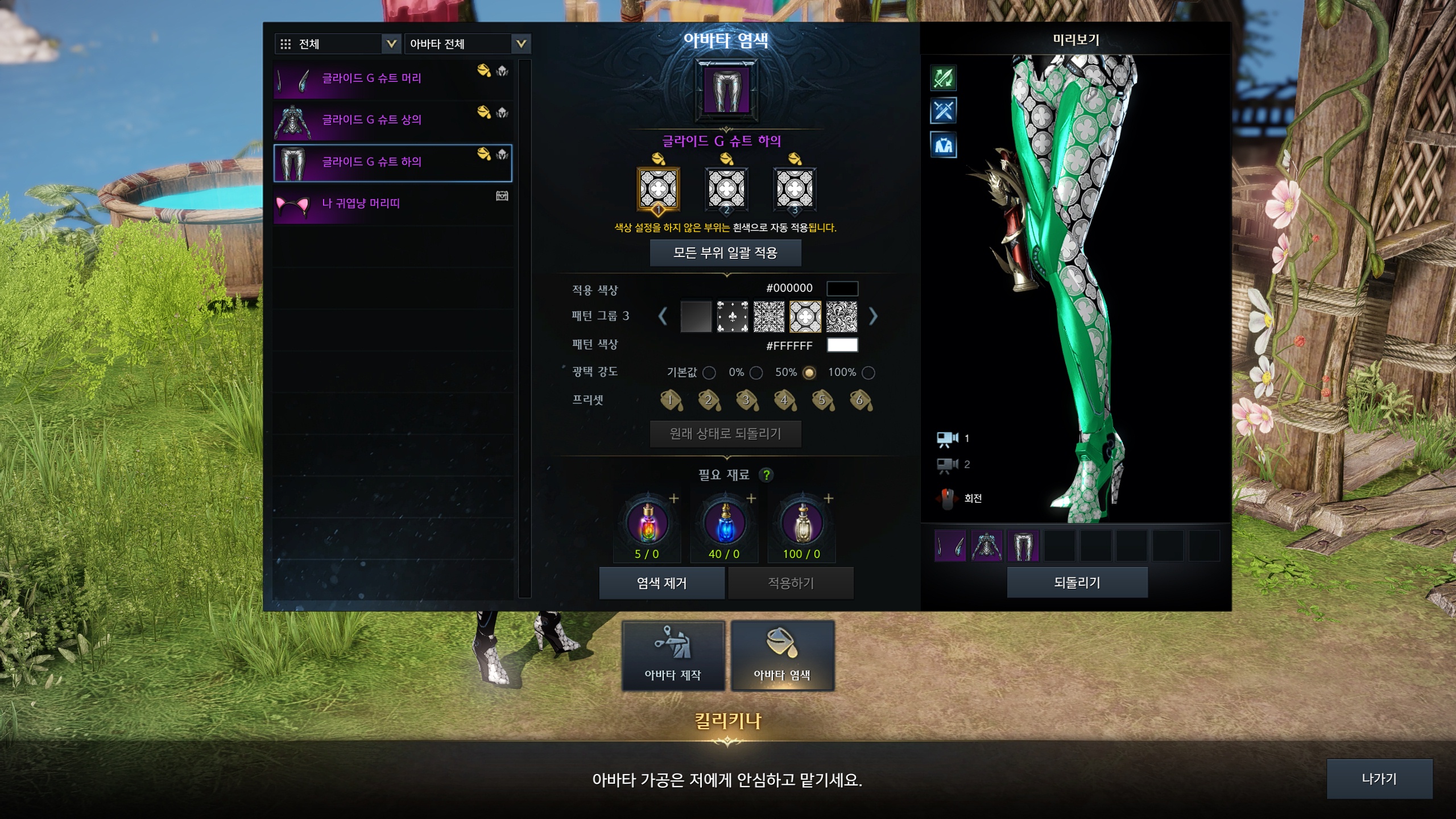Click the 염색 제거 button

(661, 583)
